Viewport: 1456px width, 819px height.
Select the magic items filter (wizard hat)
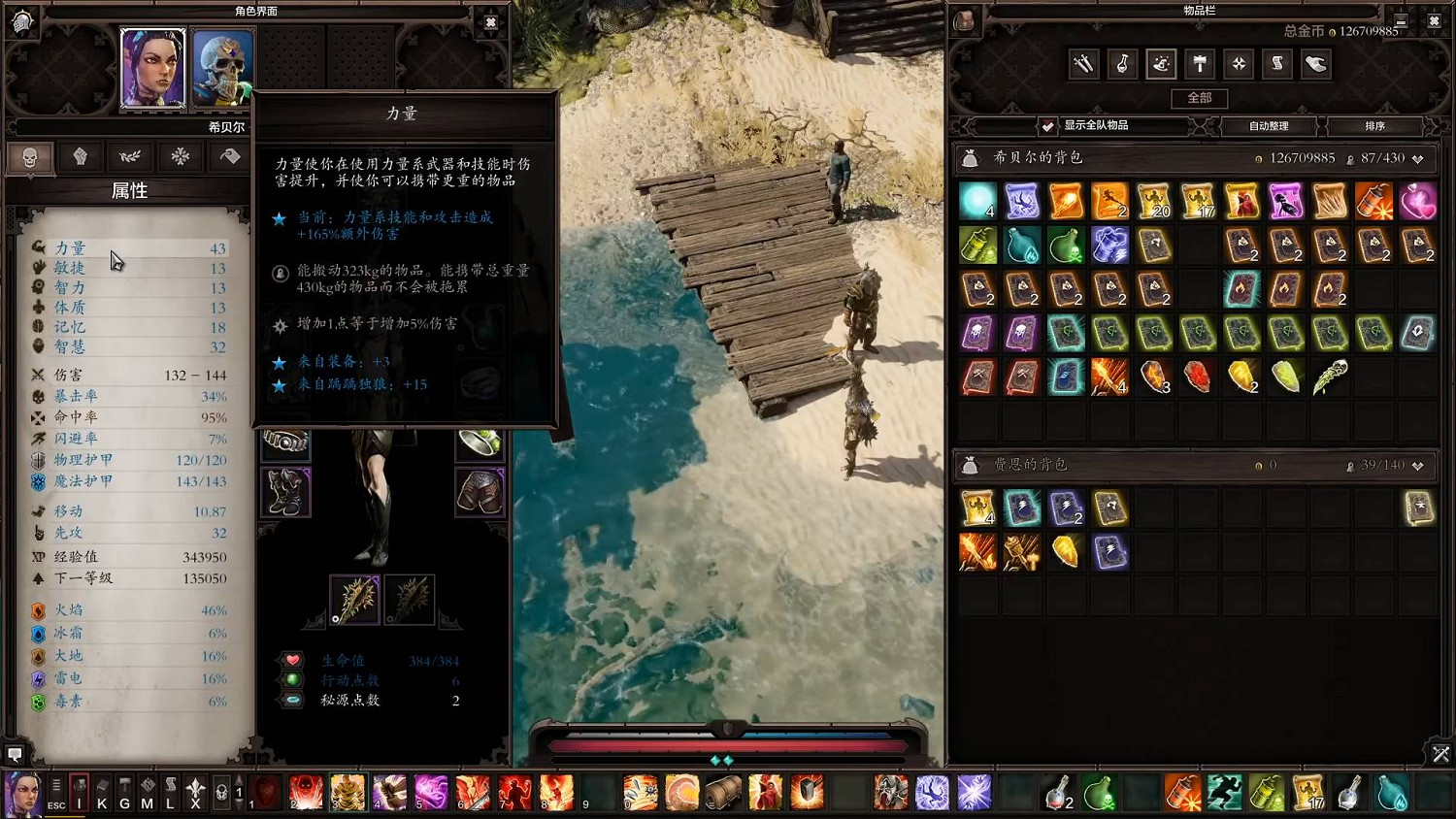click(x=1161, y=64)
